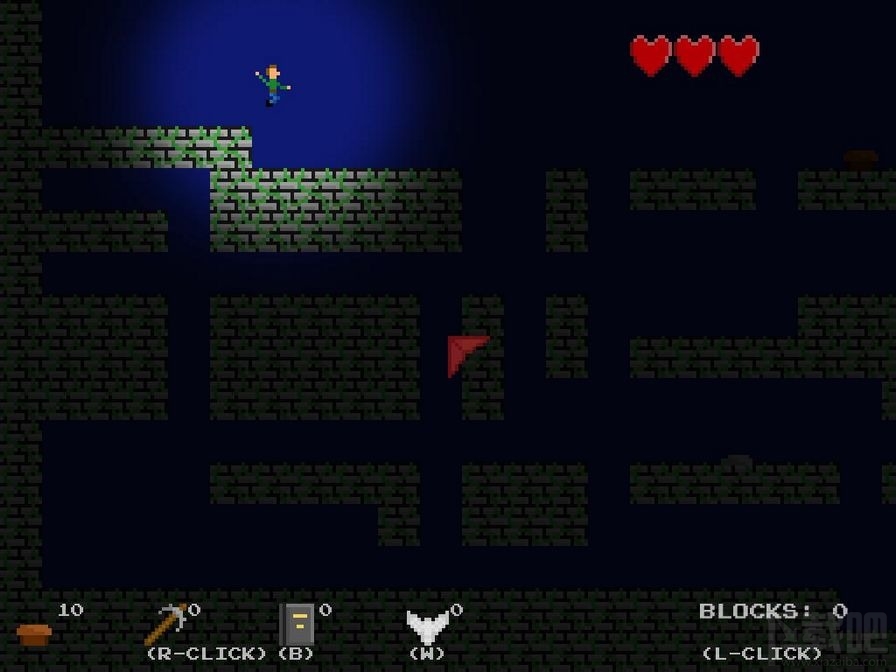The image size is (896, 672).
Task: Activate the white wings item icon
Action: (427, 627)
